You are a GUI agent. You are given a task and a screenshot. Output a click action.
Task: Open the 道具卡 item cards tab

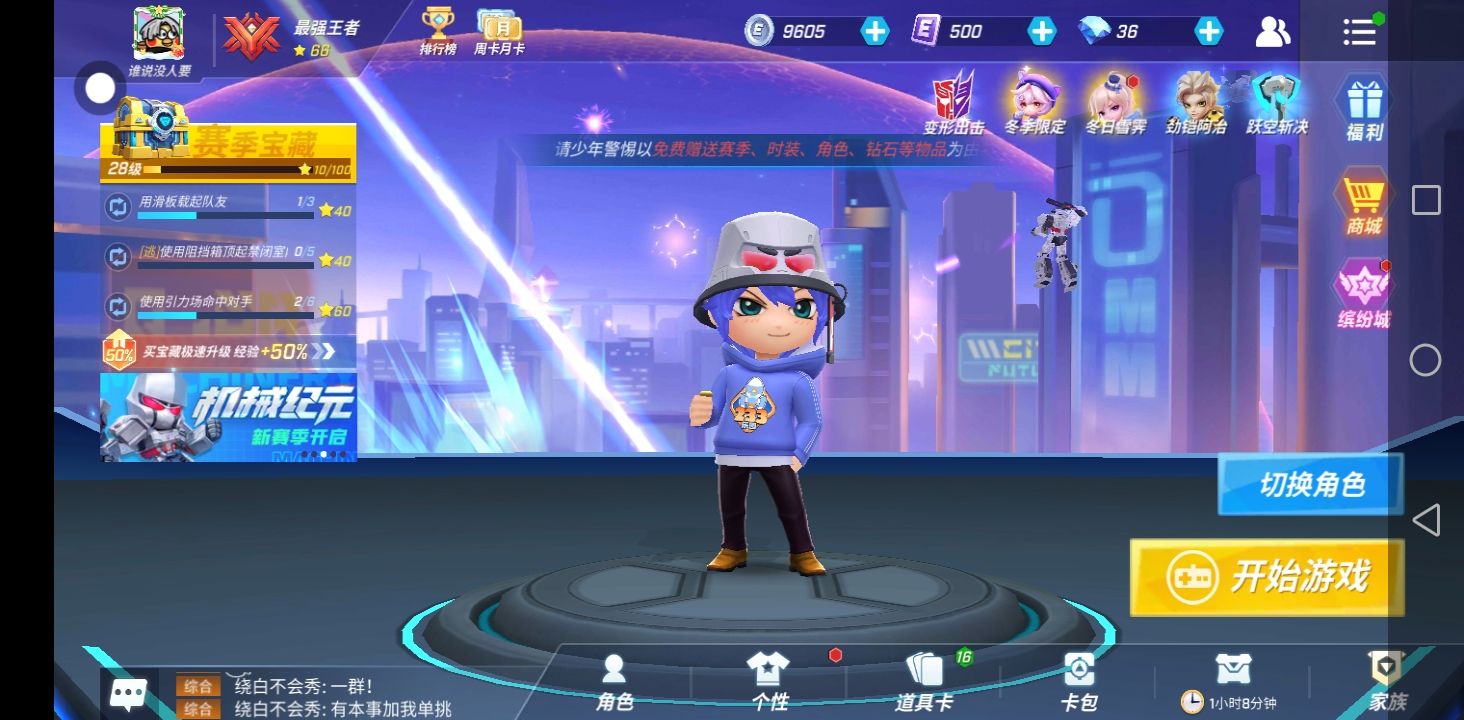point(924,682)
